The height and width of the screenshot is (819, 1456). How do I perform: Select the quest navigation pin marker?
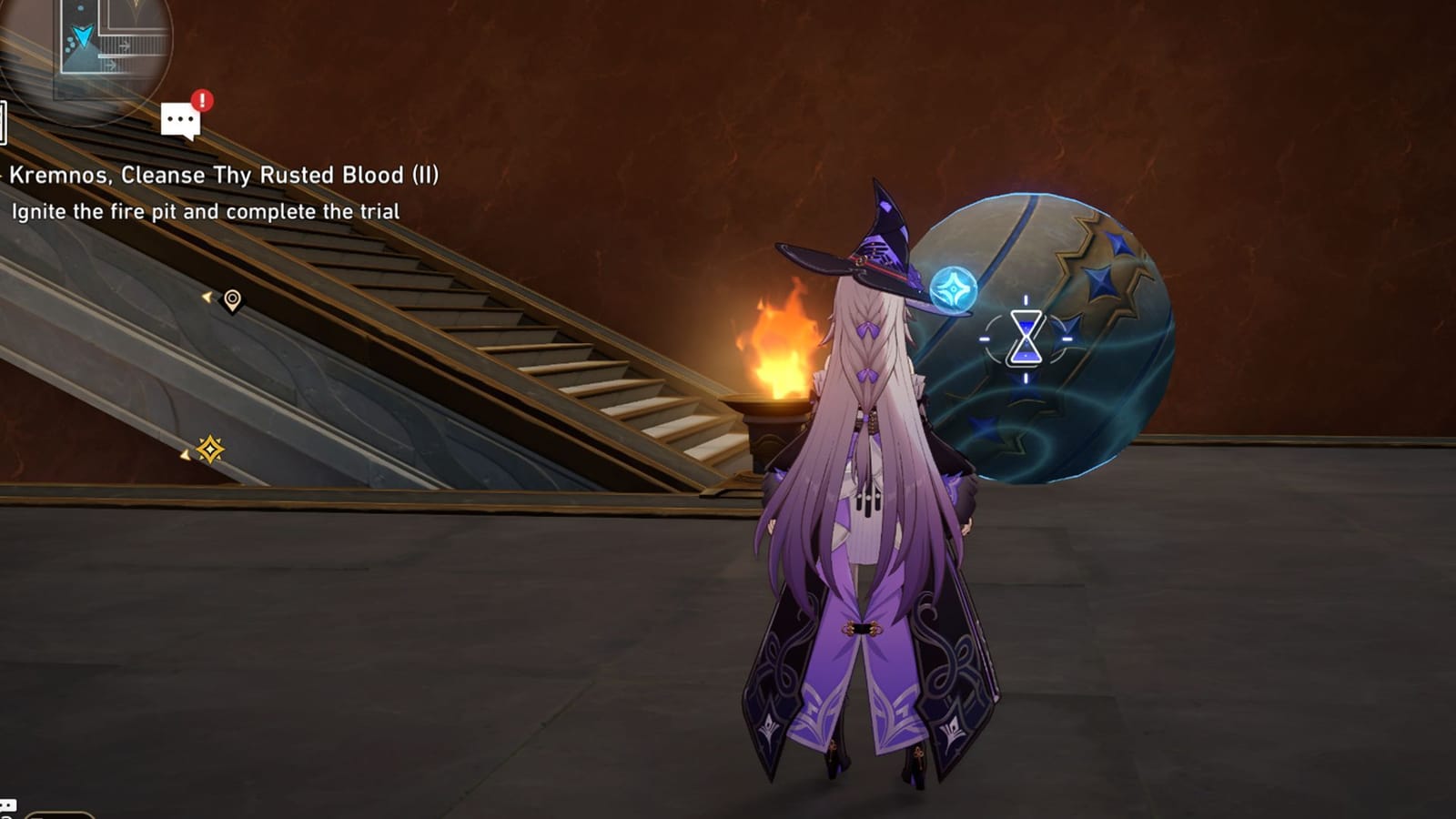point(230,298)
